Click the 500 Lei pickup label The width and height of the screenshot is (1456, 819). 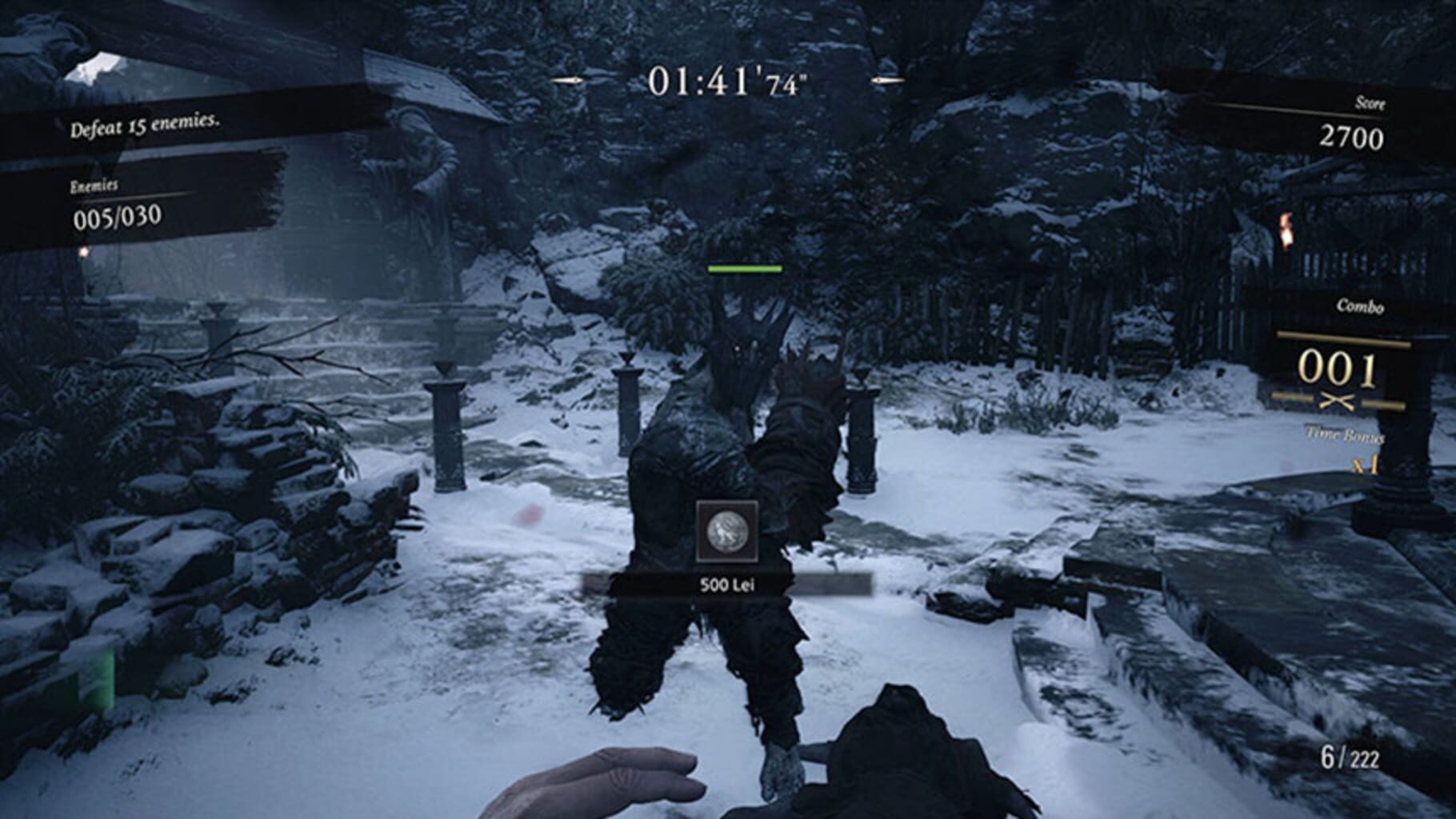pos(730,585)
